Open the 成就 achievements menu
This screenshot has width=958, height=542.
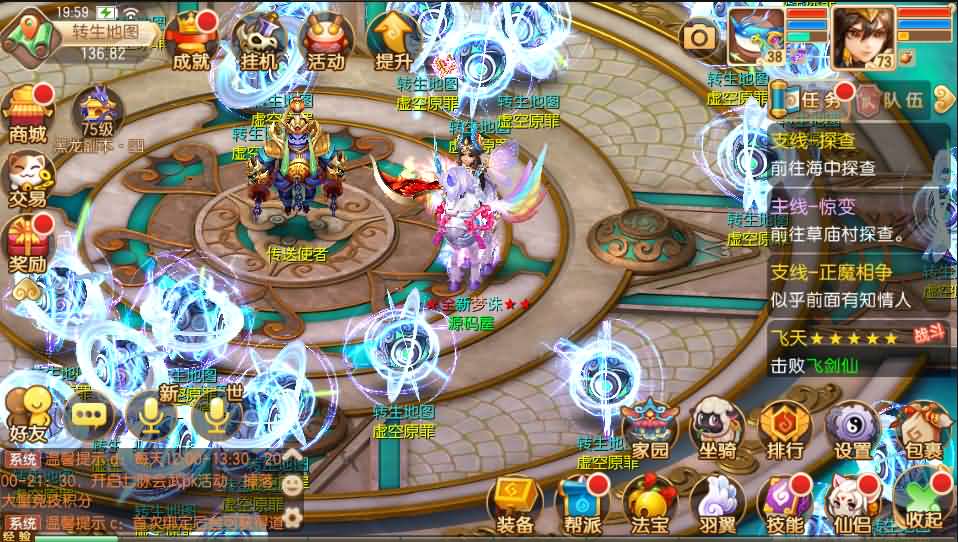pyautogui.click(x=191, y=41)
